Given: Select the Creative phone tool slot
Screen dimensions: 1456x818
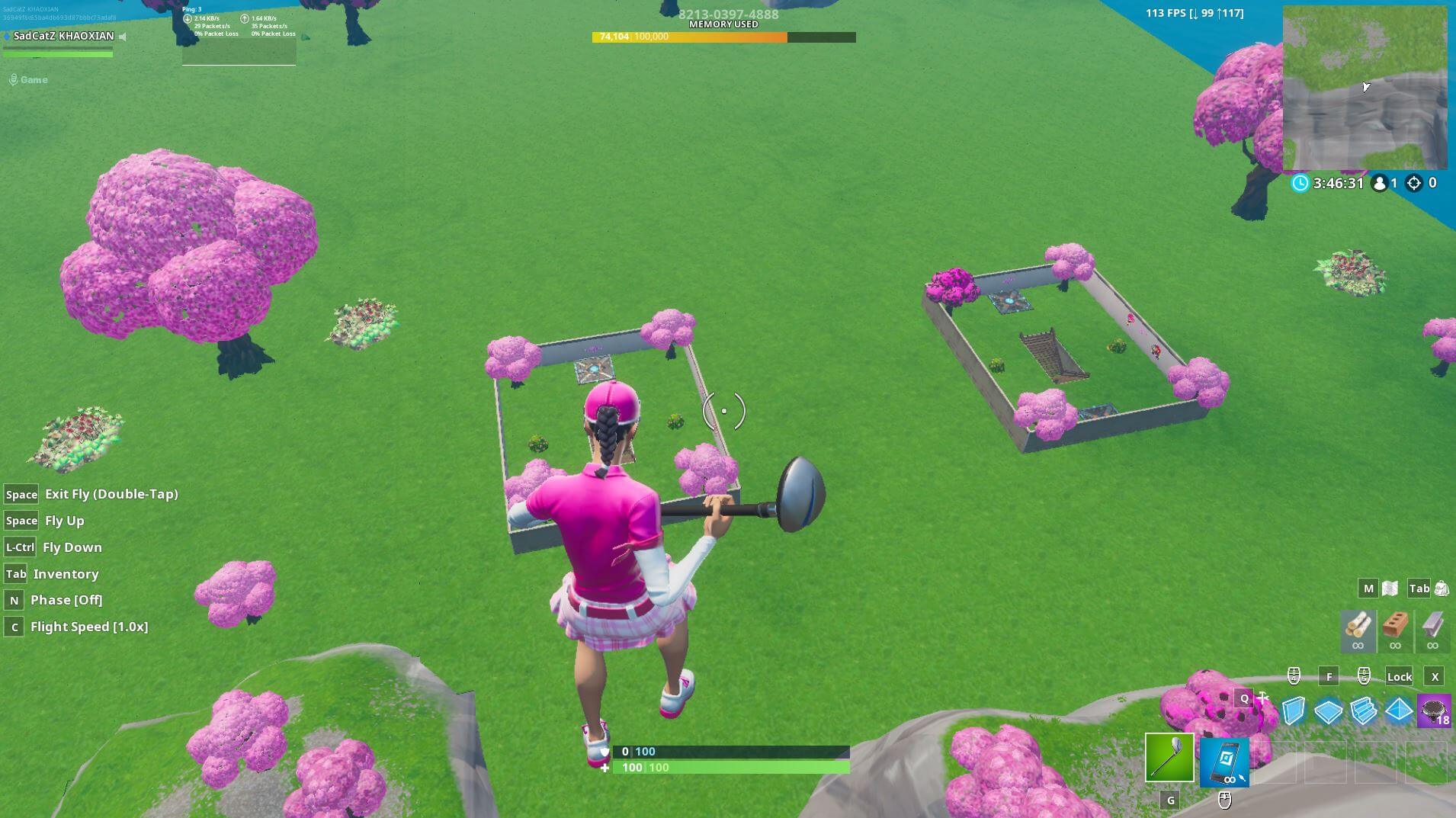Looking at the screenshot, I should point(1225,761).
